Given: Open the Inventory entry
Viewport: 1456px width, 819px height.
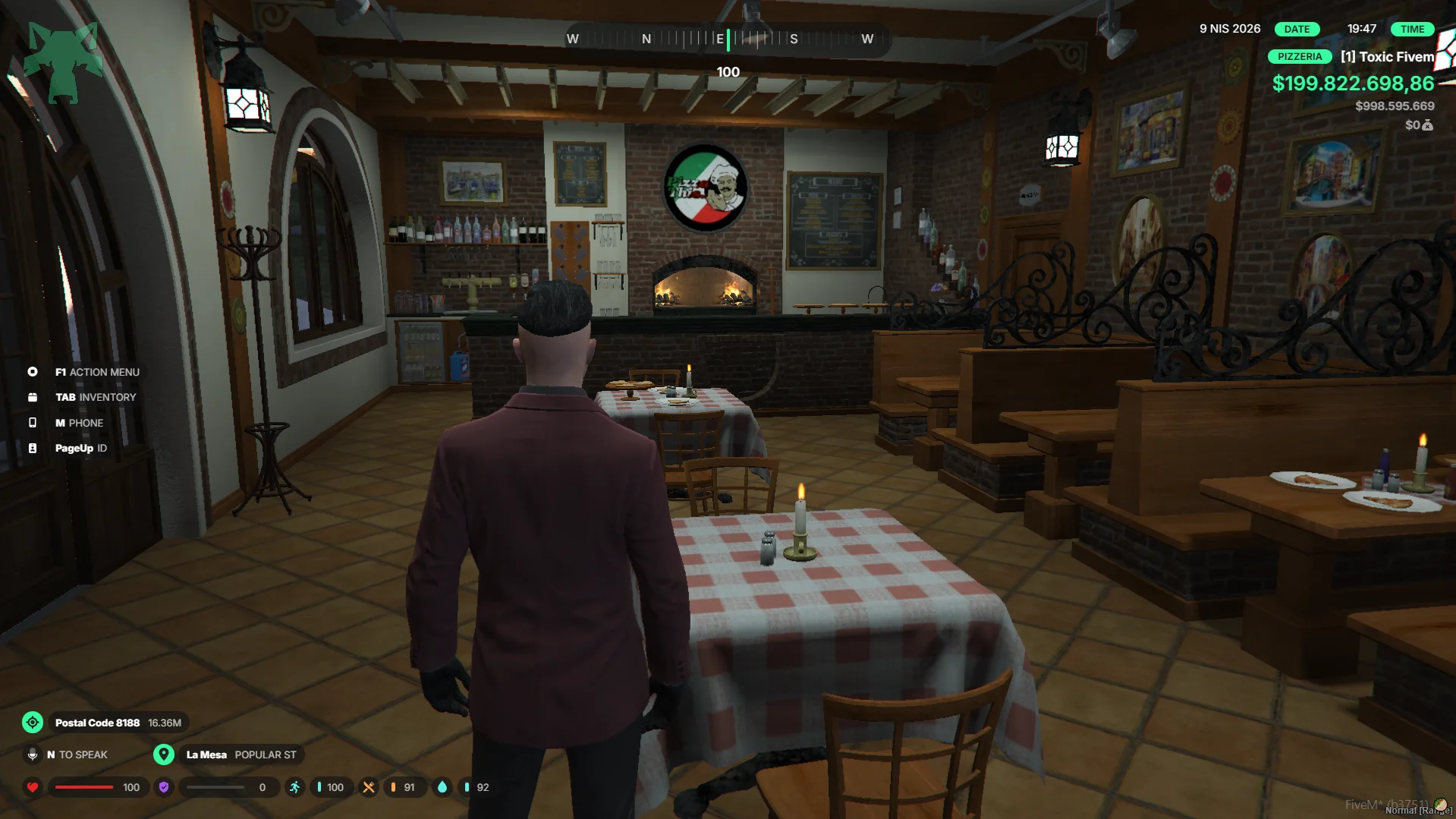Looking at the screenshot, I should click(95, 397).
